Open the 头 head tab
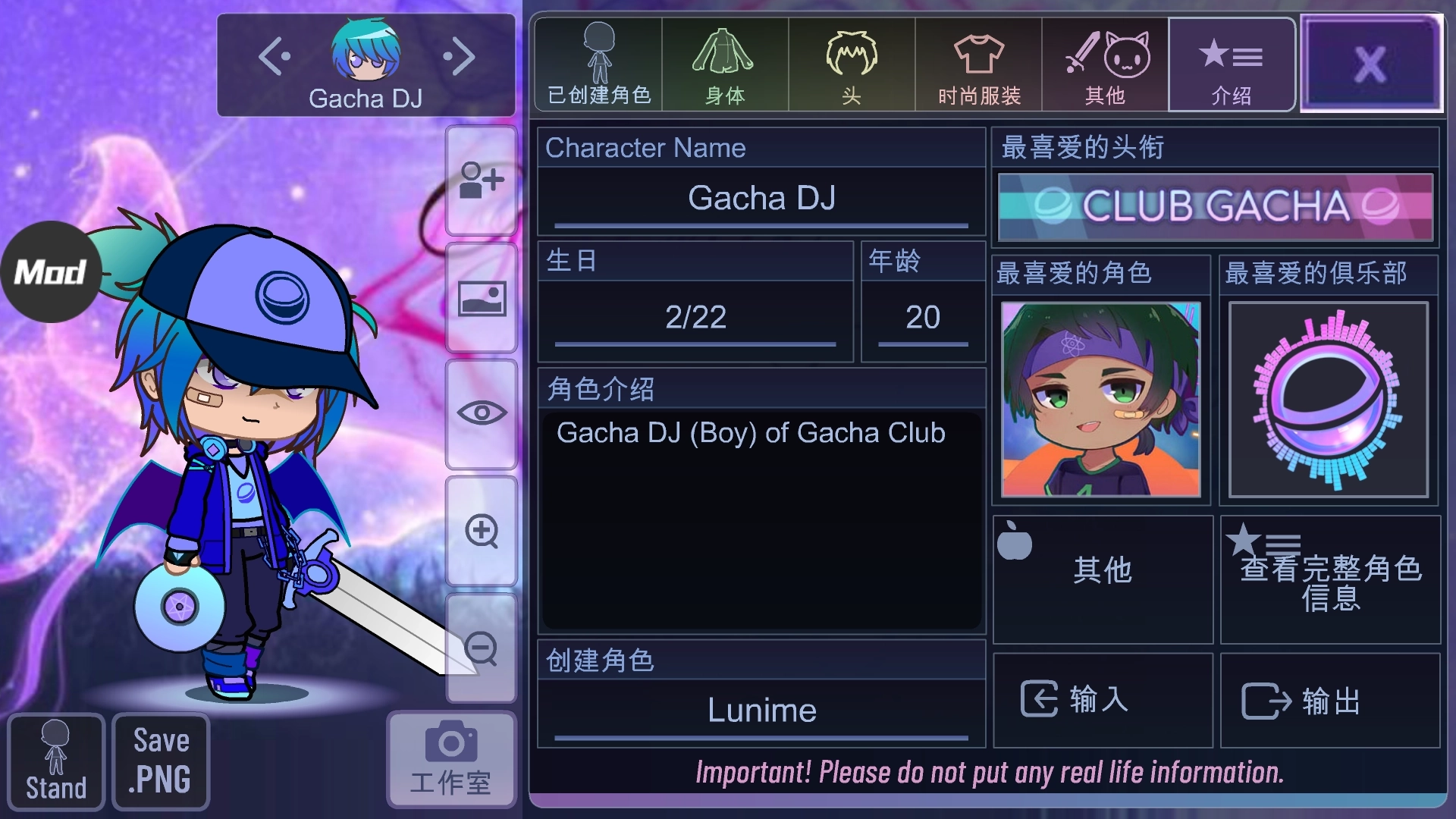The height and width of the screenshot is (819, 1456). tap(851, 64)
